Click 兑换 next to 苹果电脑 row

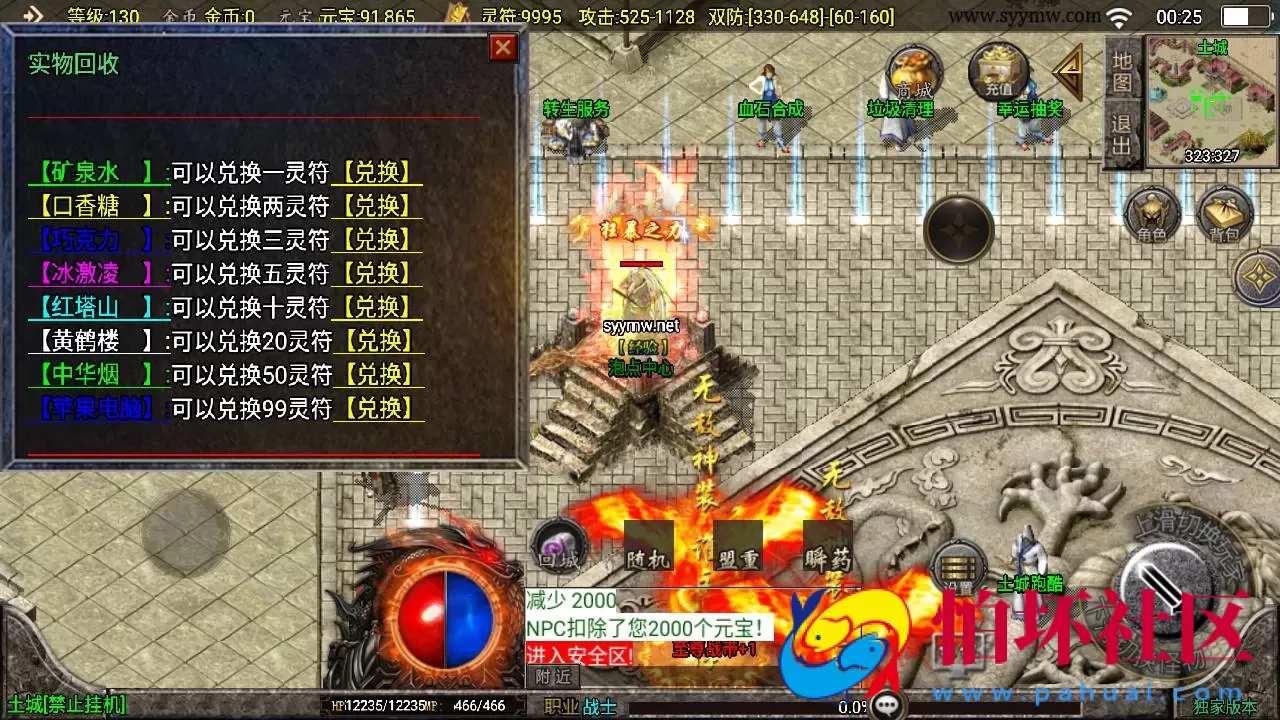coord(377,408)
